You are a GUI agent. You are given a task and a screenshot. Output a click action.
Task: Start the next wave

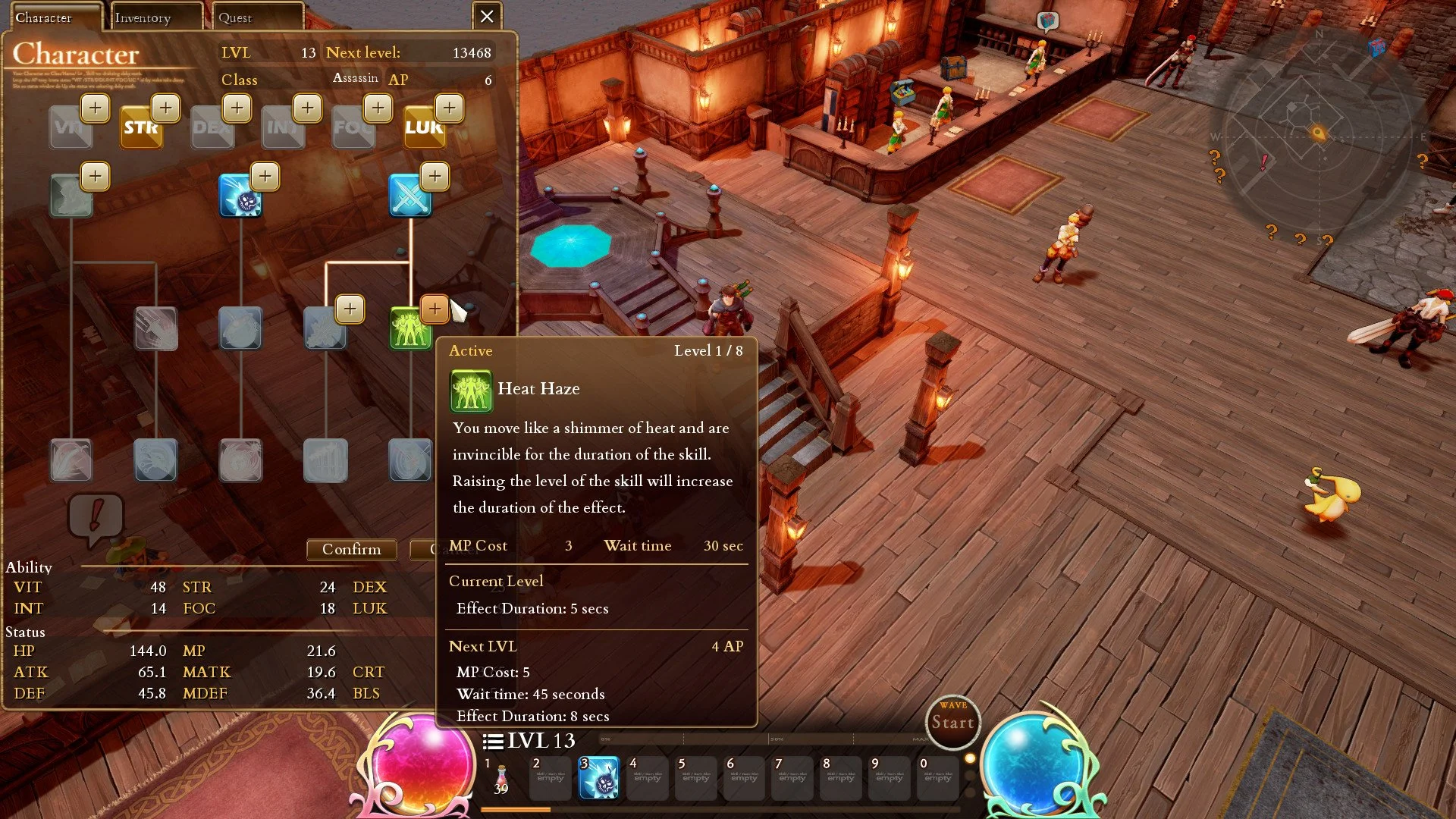pos(952,722)
